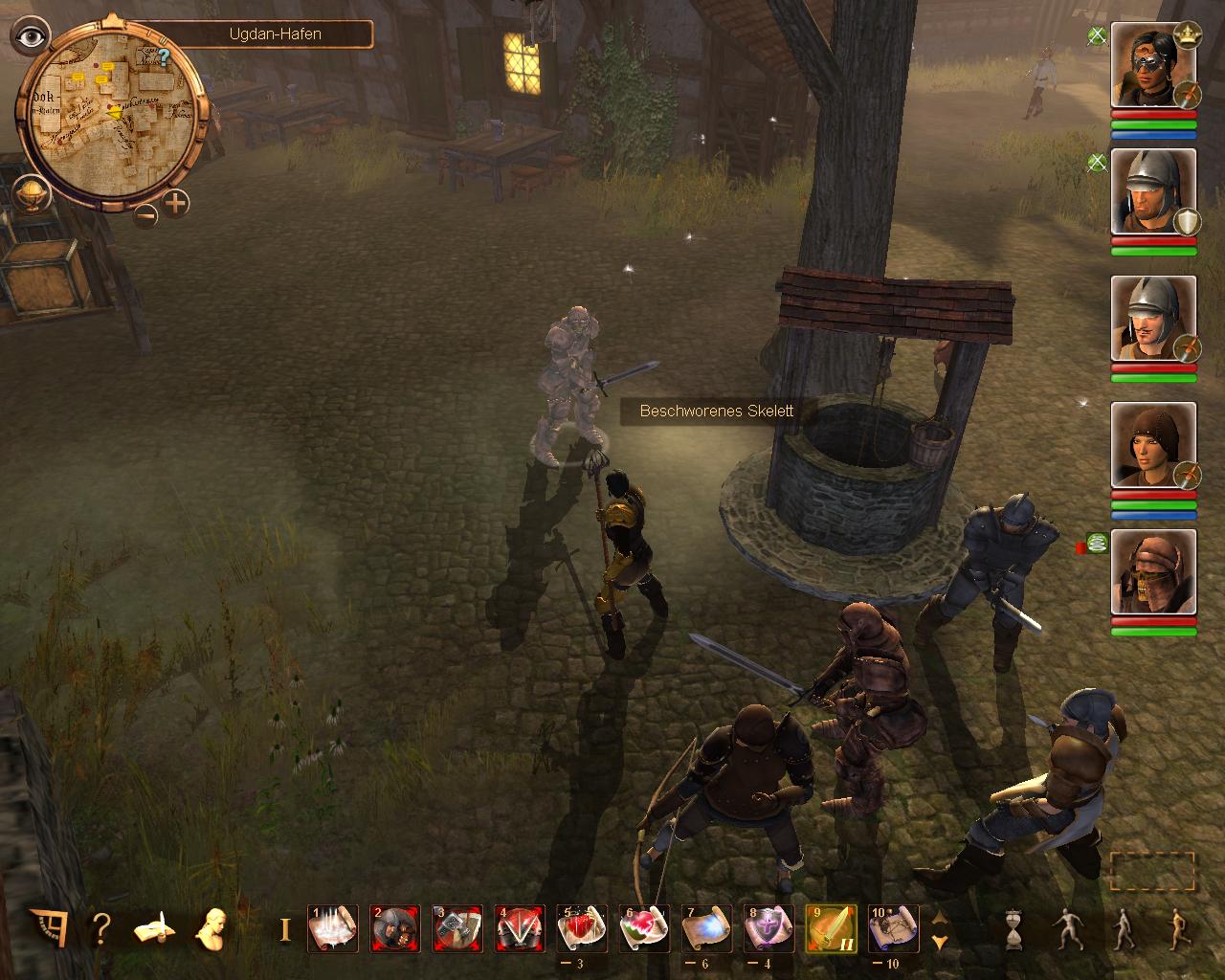Use quickslot 5 red item
This screenshot has height=980, width=1225.
click(582, 928)
